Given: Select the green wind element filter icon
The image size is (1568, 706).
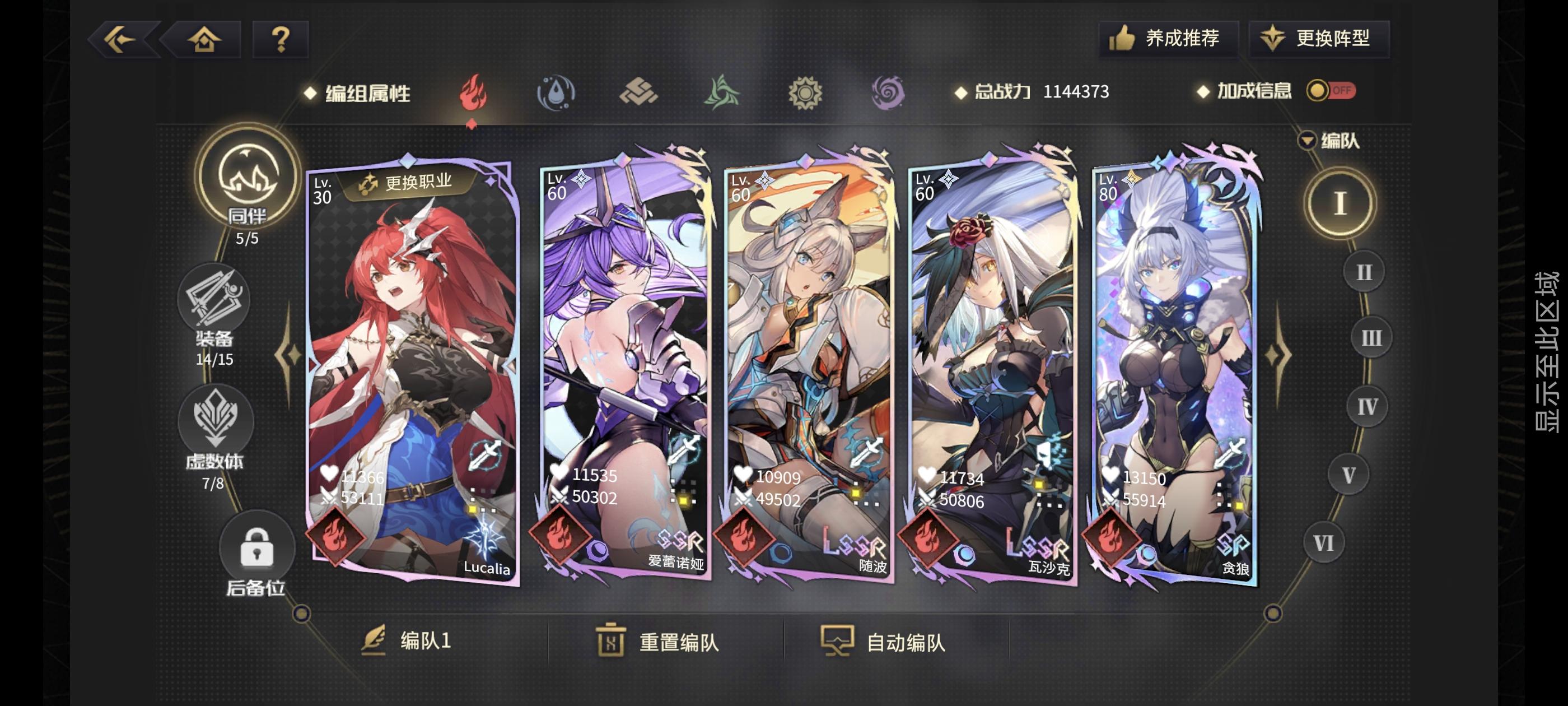Looking at the screenshot, I should 721,93.
